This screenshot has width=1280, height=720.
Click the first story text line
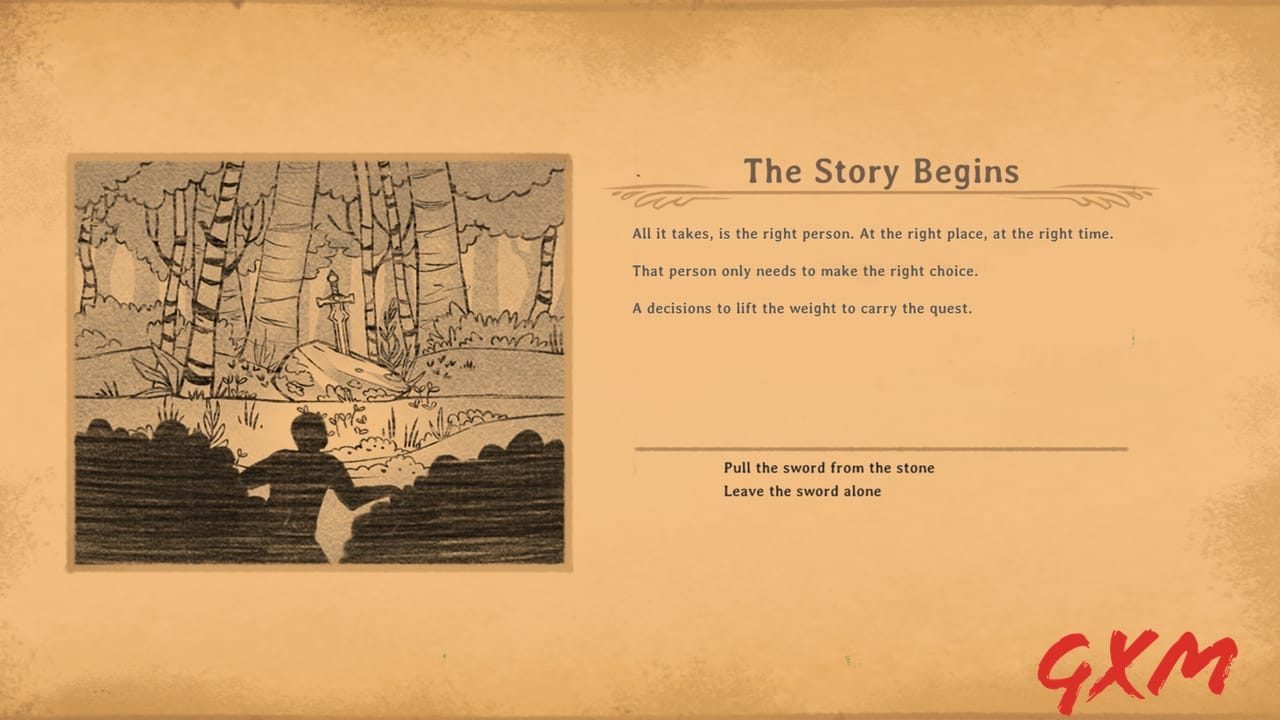[872, 233]
